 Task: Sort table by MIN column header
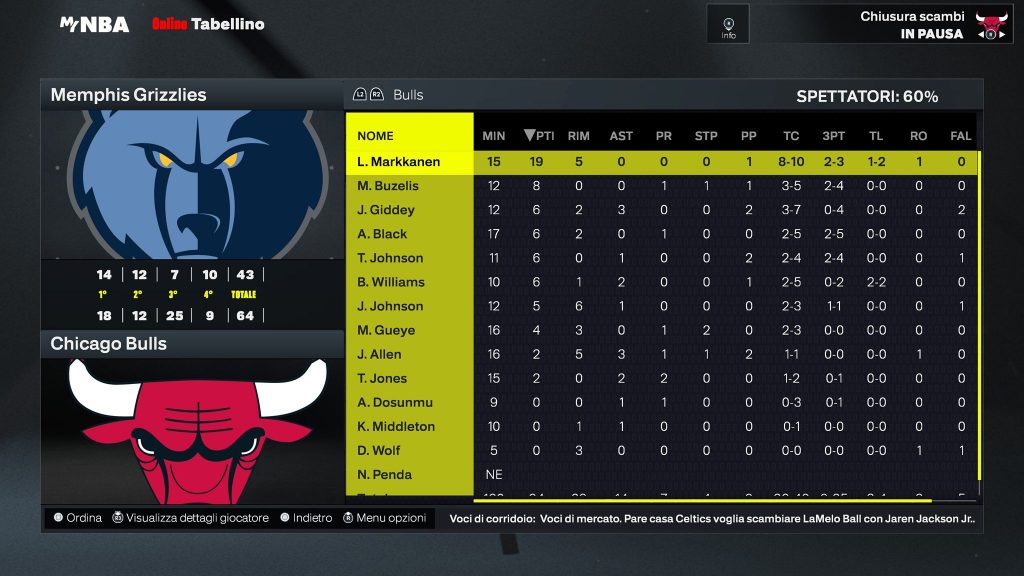pyautogui.click(x=494, y=136)
